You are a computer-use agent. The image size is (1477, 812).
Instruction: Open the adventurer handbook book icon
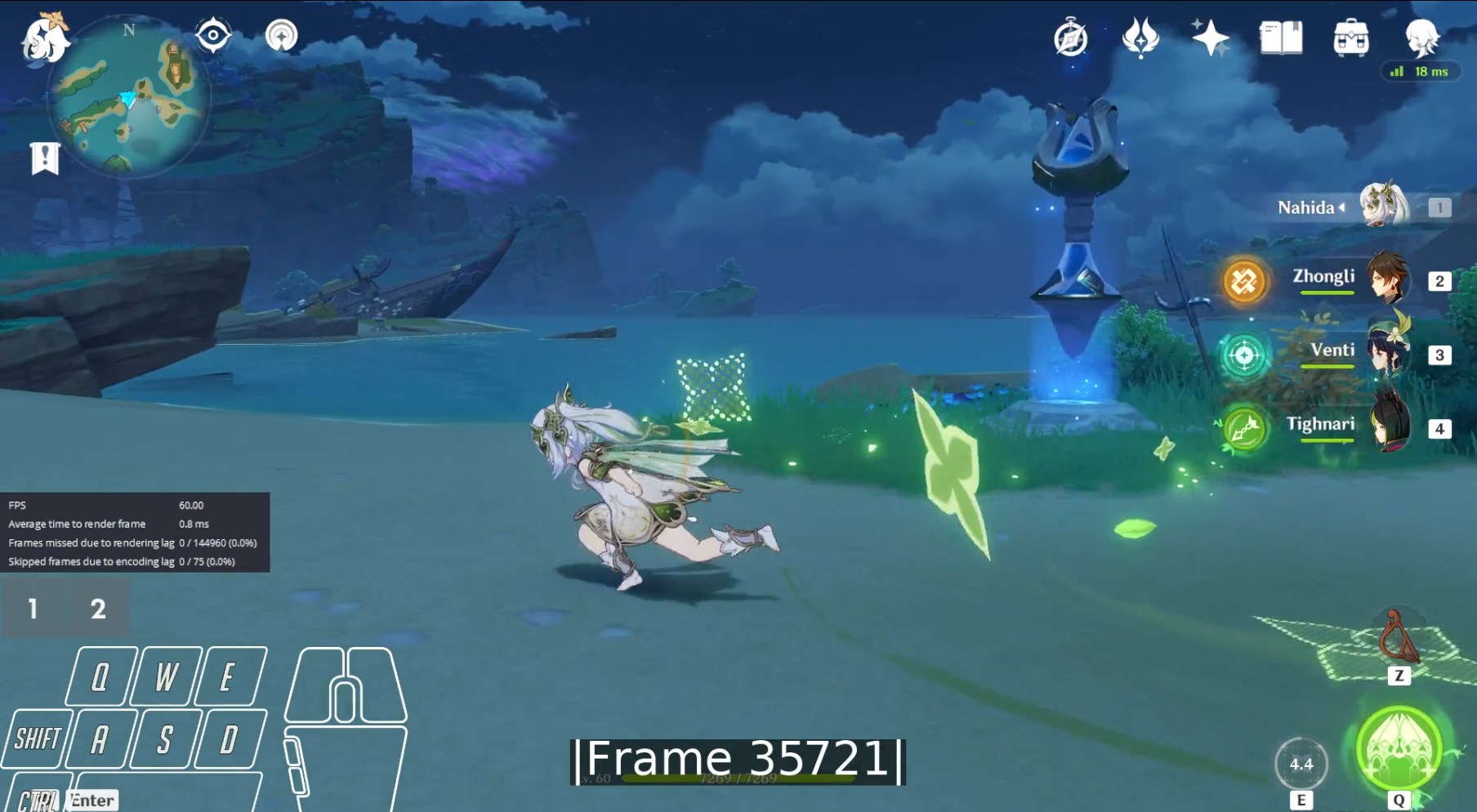click(x=1280, y=38)
